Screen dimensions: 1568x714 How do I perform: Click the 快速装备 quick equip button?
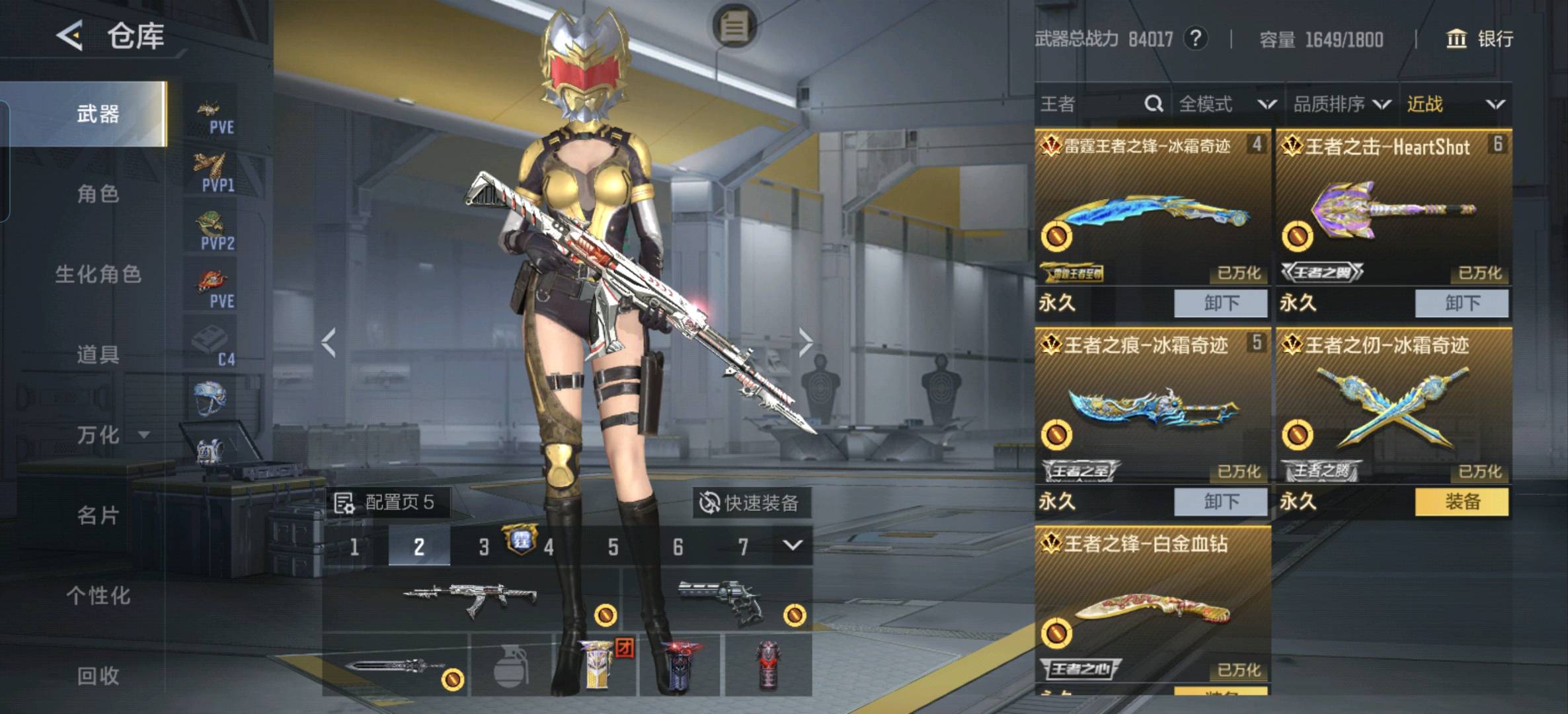coord(750,503)
